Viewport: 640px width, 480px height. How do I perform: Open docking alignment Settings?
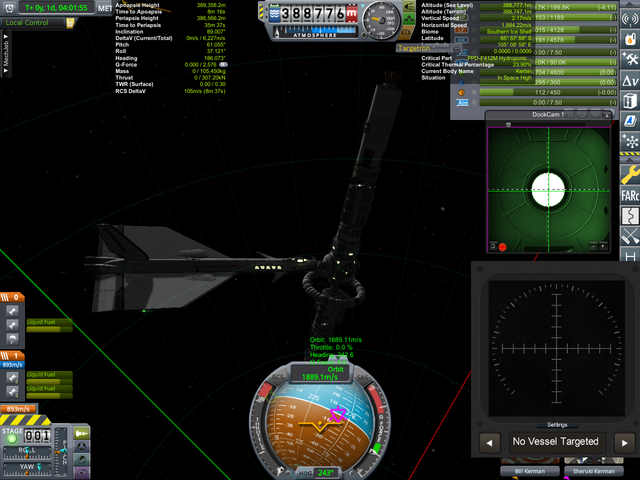(x=555, y=424)
